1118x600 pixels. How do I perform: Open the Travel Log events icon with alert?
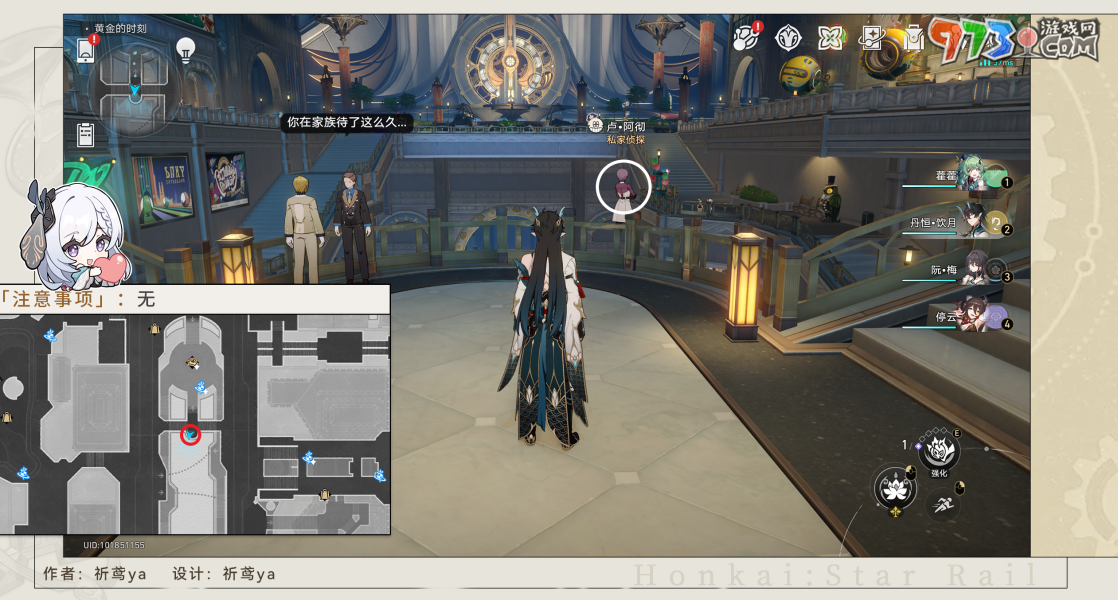pos(747,38)
